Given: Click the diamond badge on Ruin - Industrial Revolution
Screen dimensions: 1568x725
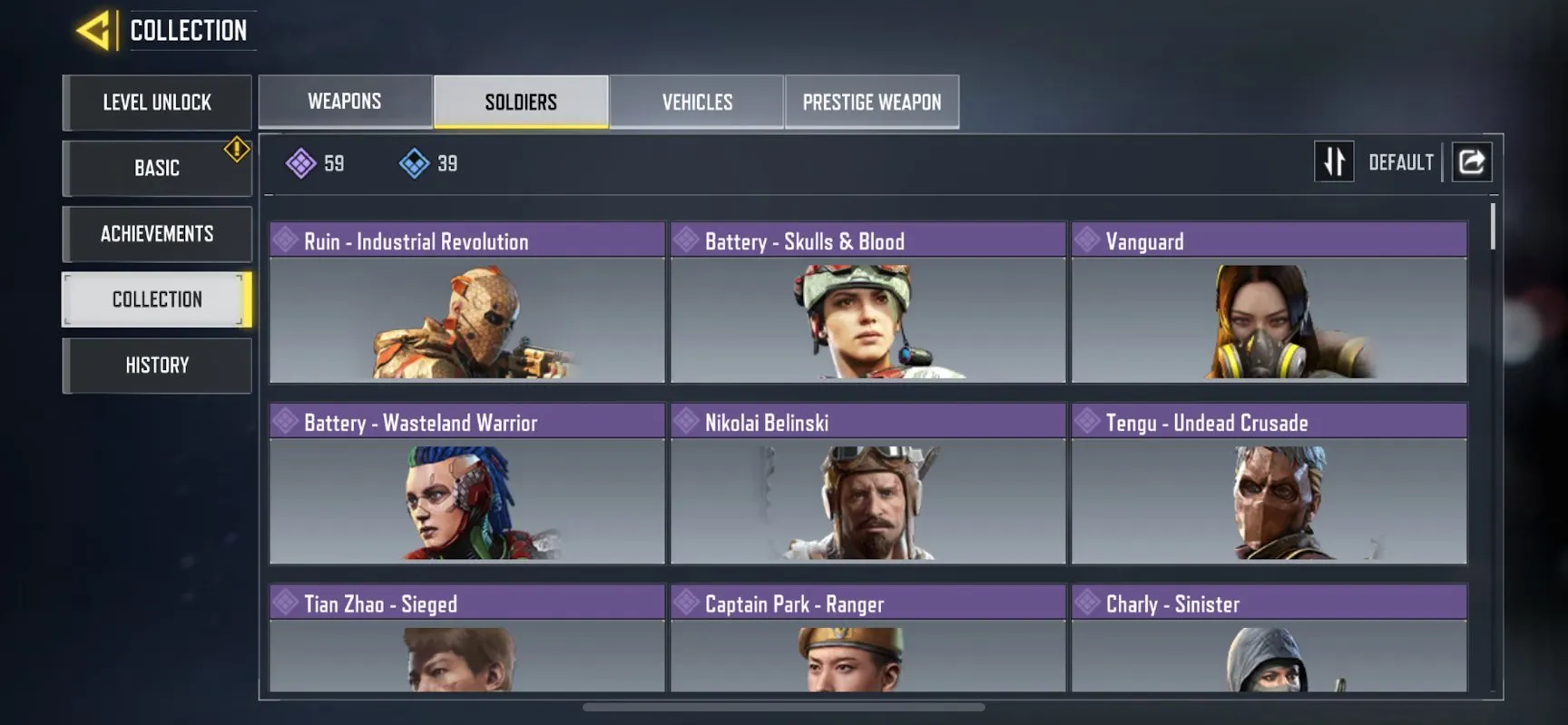Looking at the screenshot, I should 287,240.
